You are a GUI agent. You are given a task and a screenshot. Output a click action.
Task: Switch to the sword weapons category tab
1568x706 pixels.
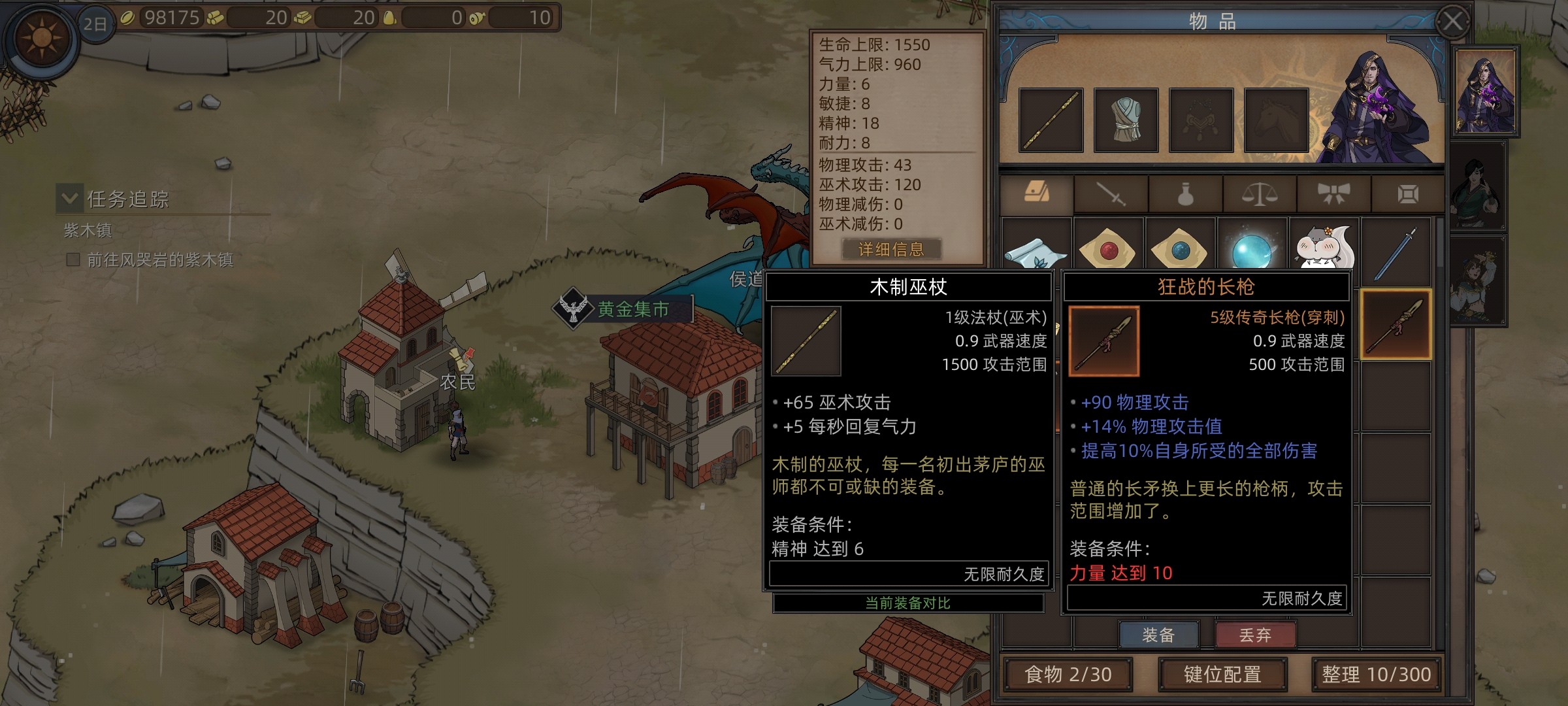coord(1111,194)
